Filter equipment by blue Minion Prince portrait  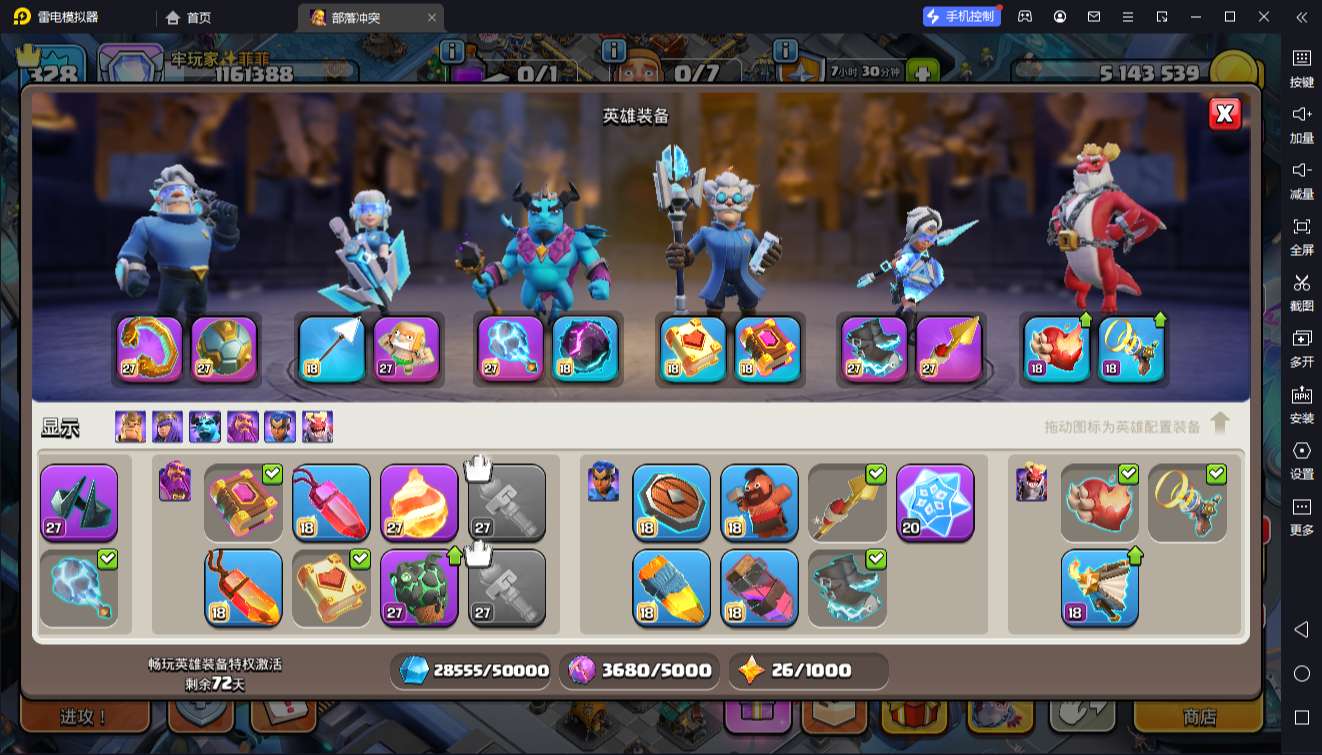[x=205, y=427]
